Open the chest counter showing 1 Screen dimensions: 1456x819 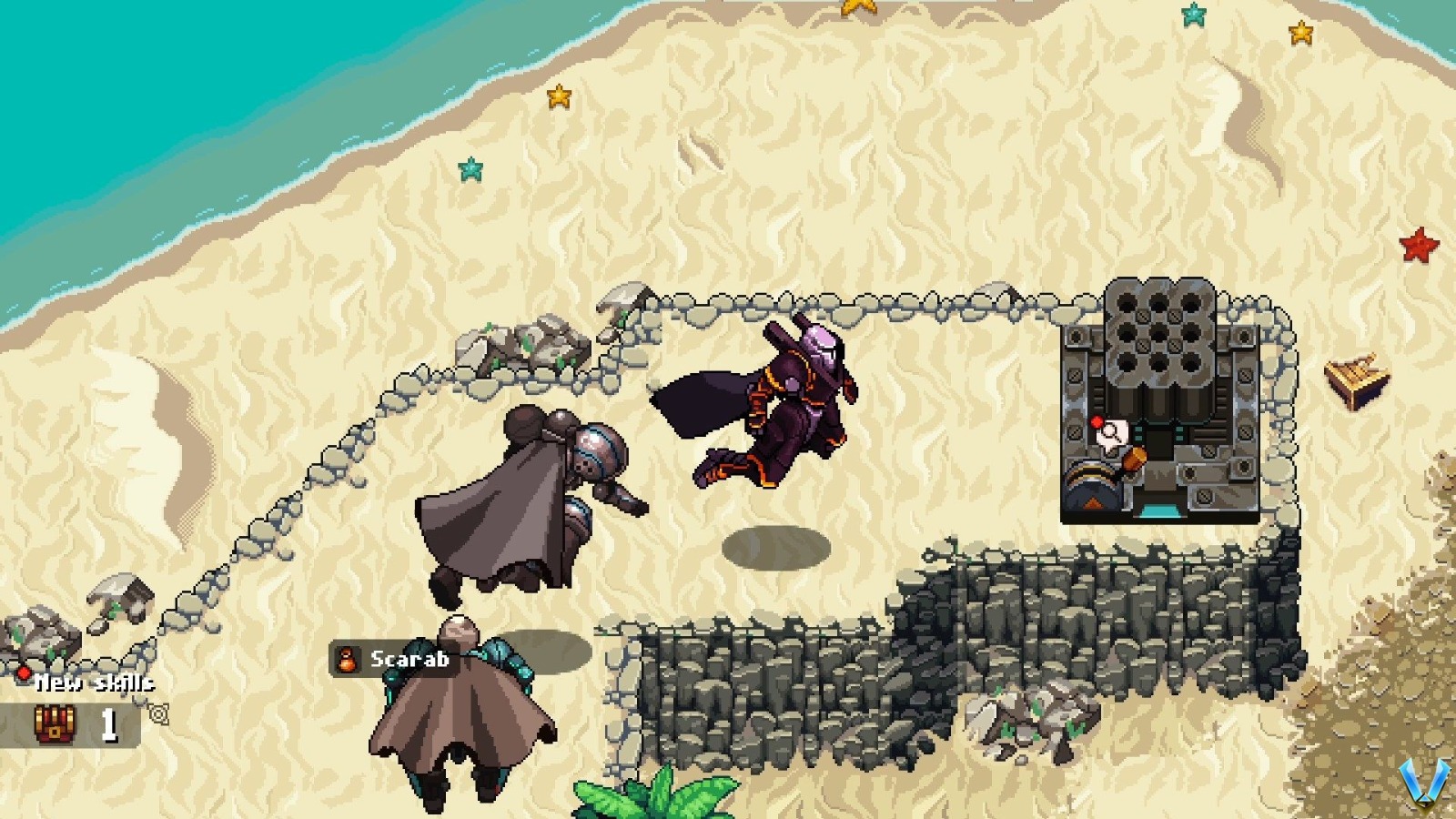click(108, 724)
